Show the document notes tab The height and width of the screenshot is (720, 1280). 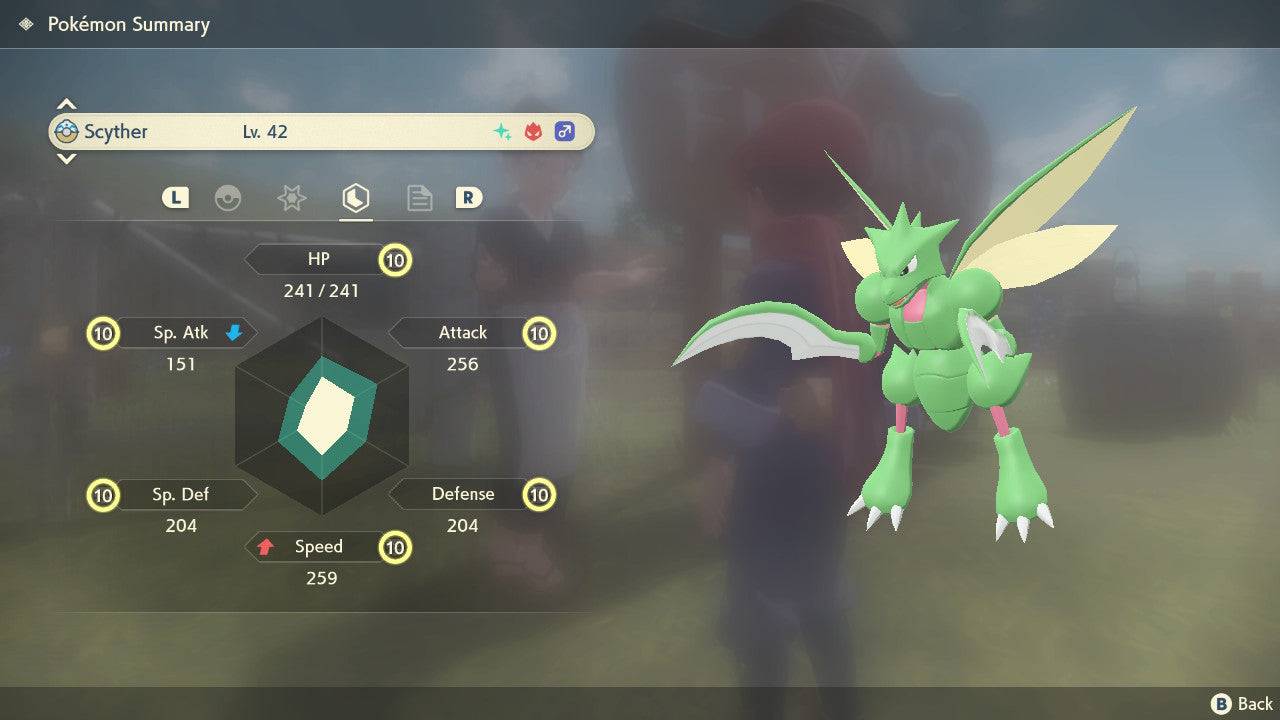[x=419, y=198]
